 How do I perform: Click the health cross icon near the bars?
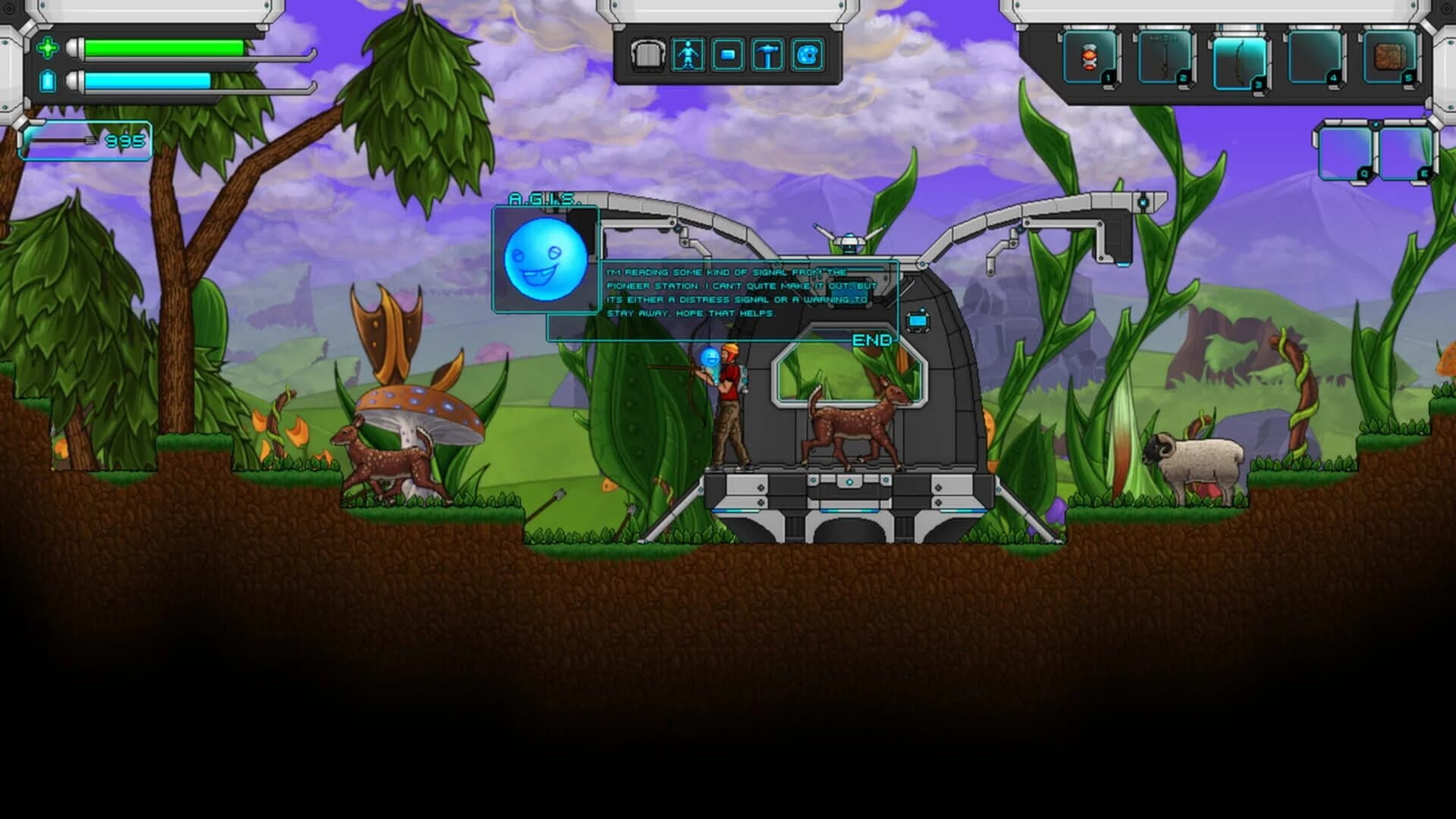(x=47, y=48)
